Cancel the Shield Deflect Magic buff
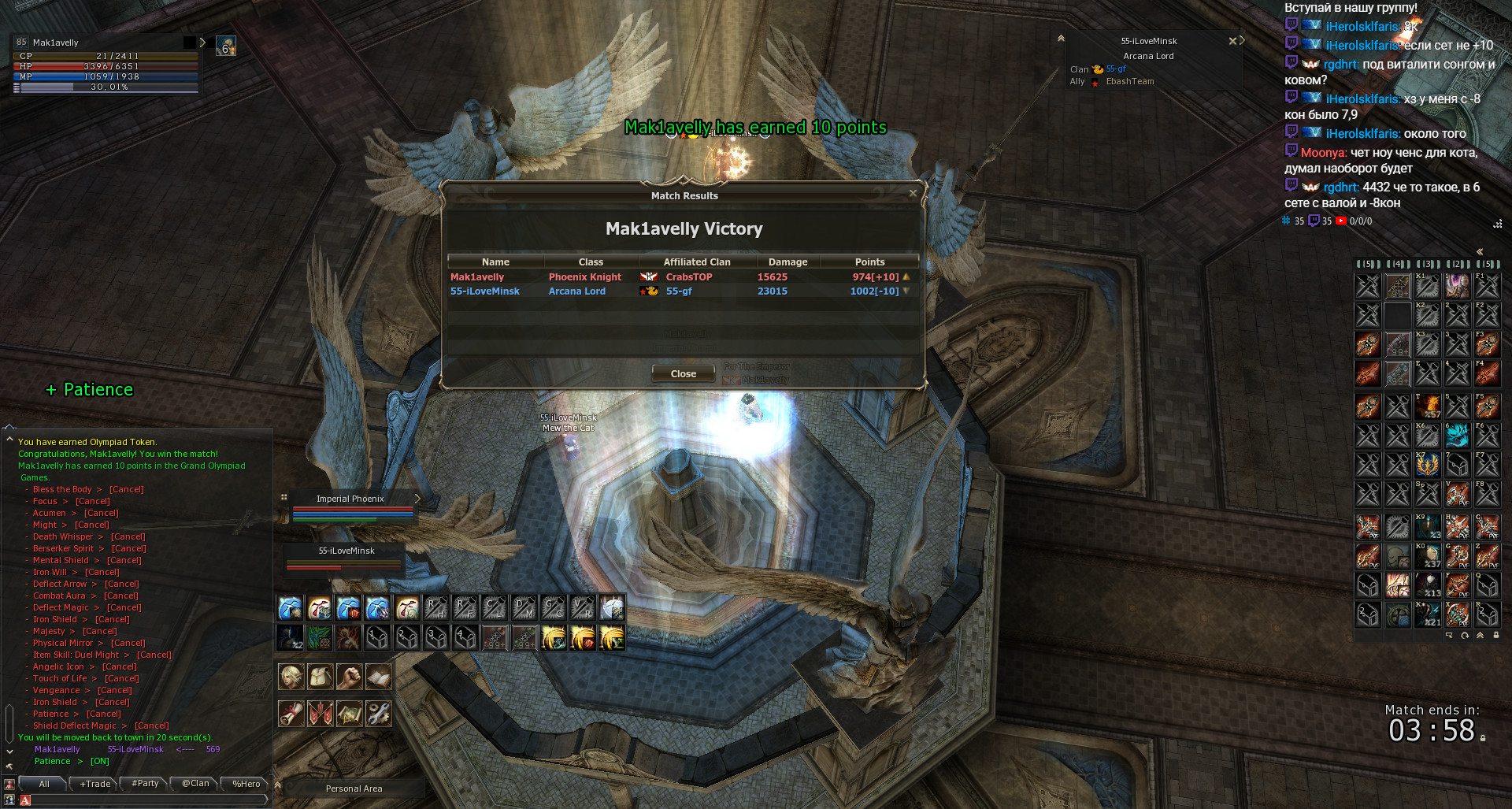Image resolution: width=1512 pixels, height=809 pixels. point(151,726)
